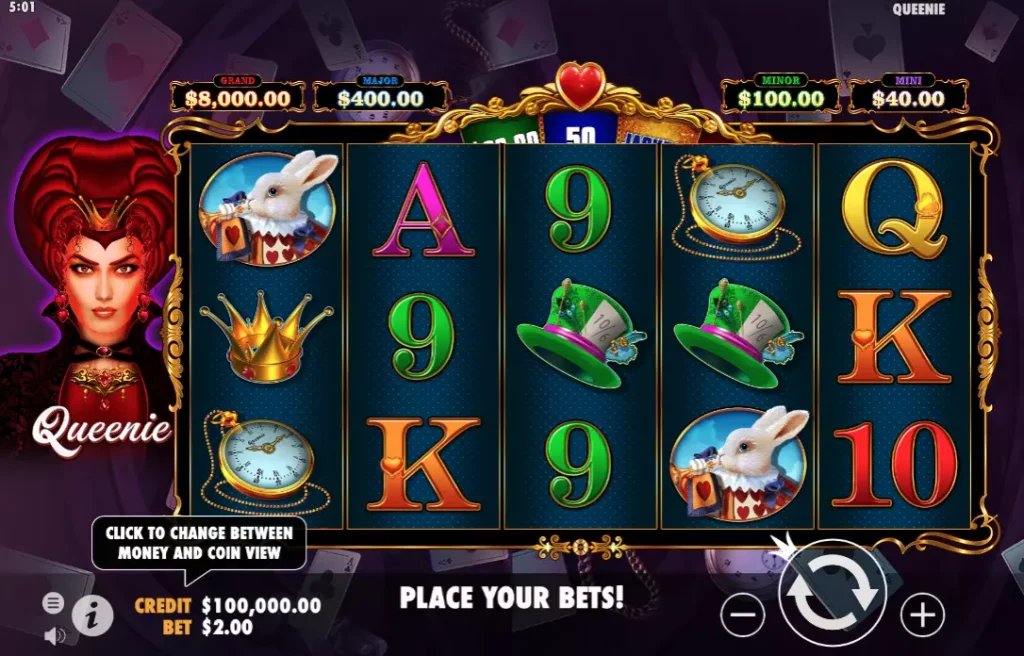Decrease the bet with the minus button

pyautogui.click(x=742, y=615)
